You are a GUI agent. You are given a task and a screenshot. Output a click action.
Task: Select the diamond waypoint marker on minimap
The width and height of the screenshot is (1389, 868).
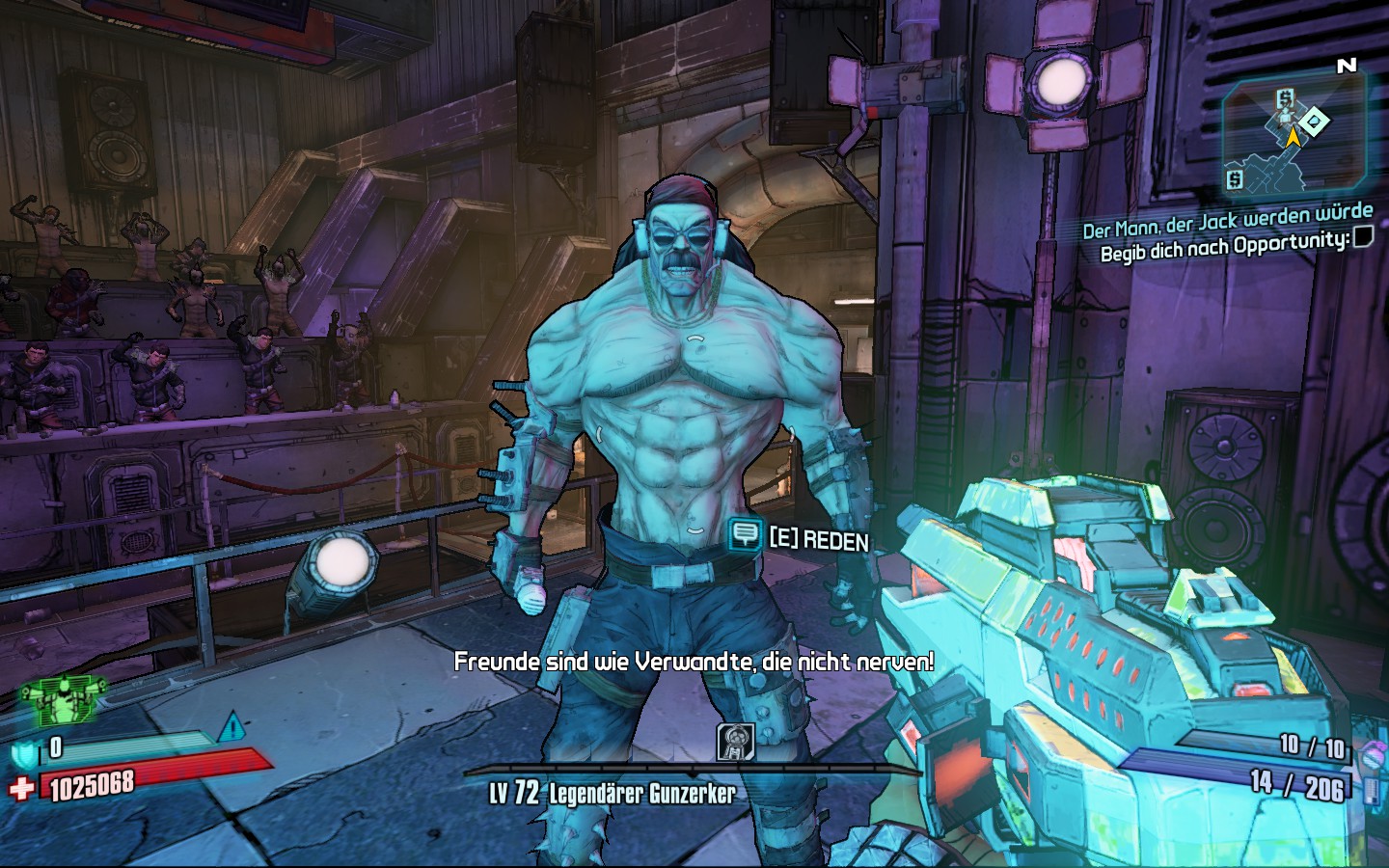(1313, 122)
